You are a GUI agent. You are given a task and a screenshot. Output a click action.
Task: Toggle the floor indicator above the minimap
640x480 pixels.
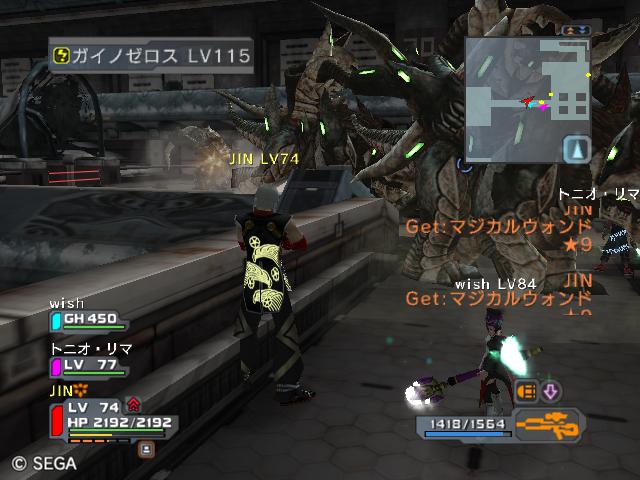(x=576, y=31)
